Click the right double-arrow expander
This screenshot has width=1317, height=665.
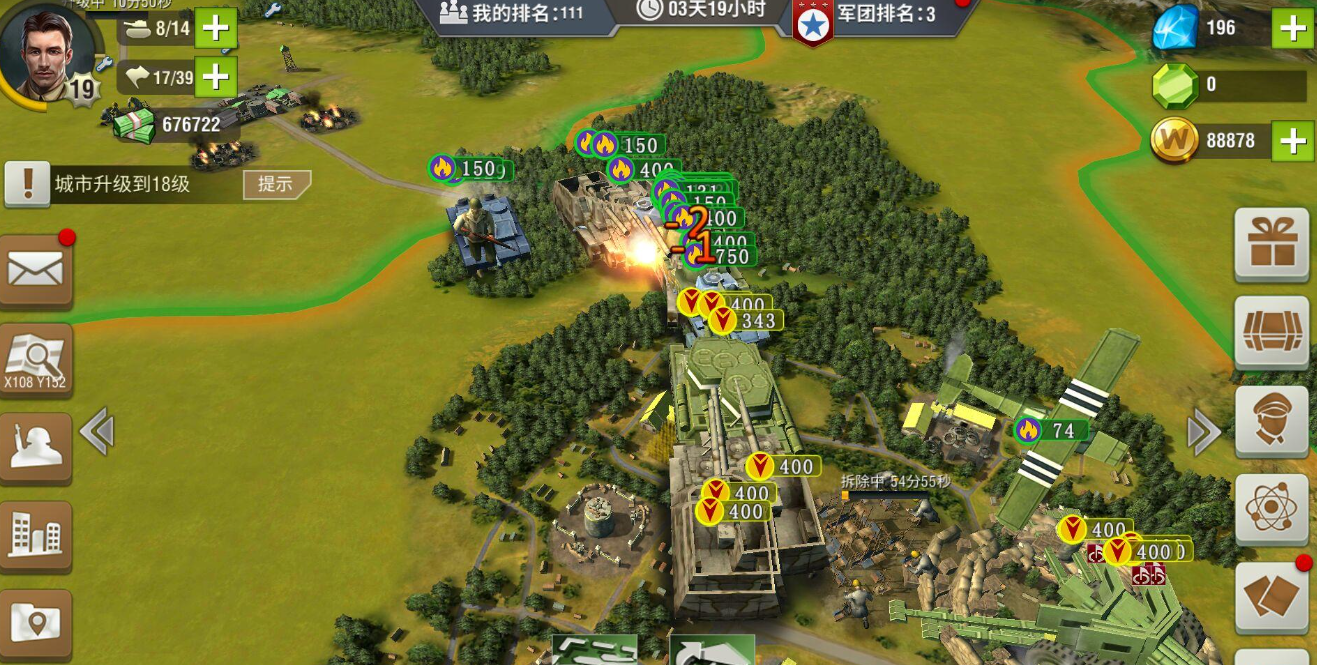(x=1204, y=432)
